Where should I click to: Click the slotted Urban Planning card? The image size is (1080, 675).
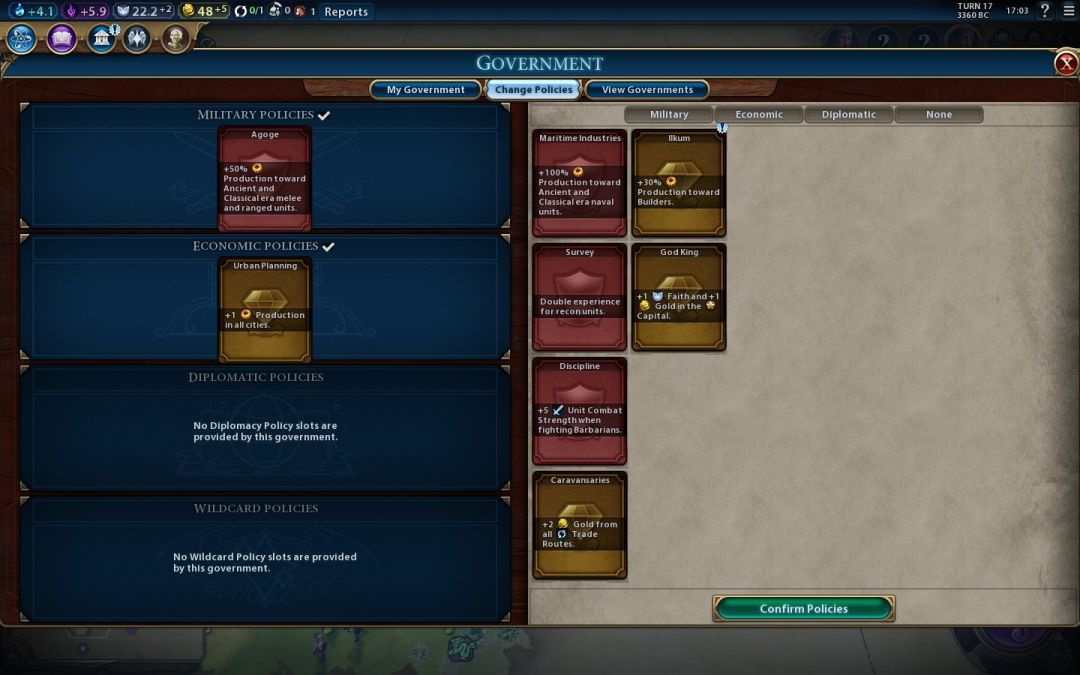tap(265, 310)
